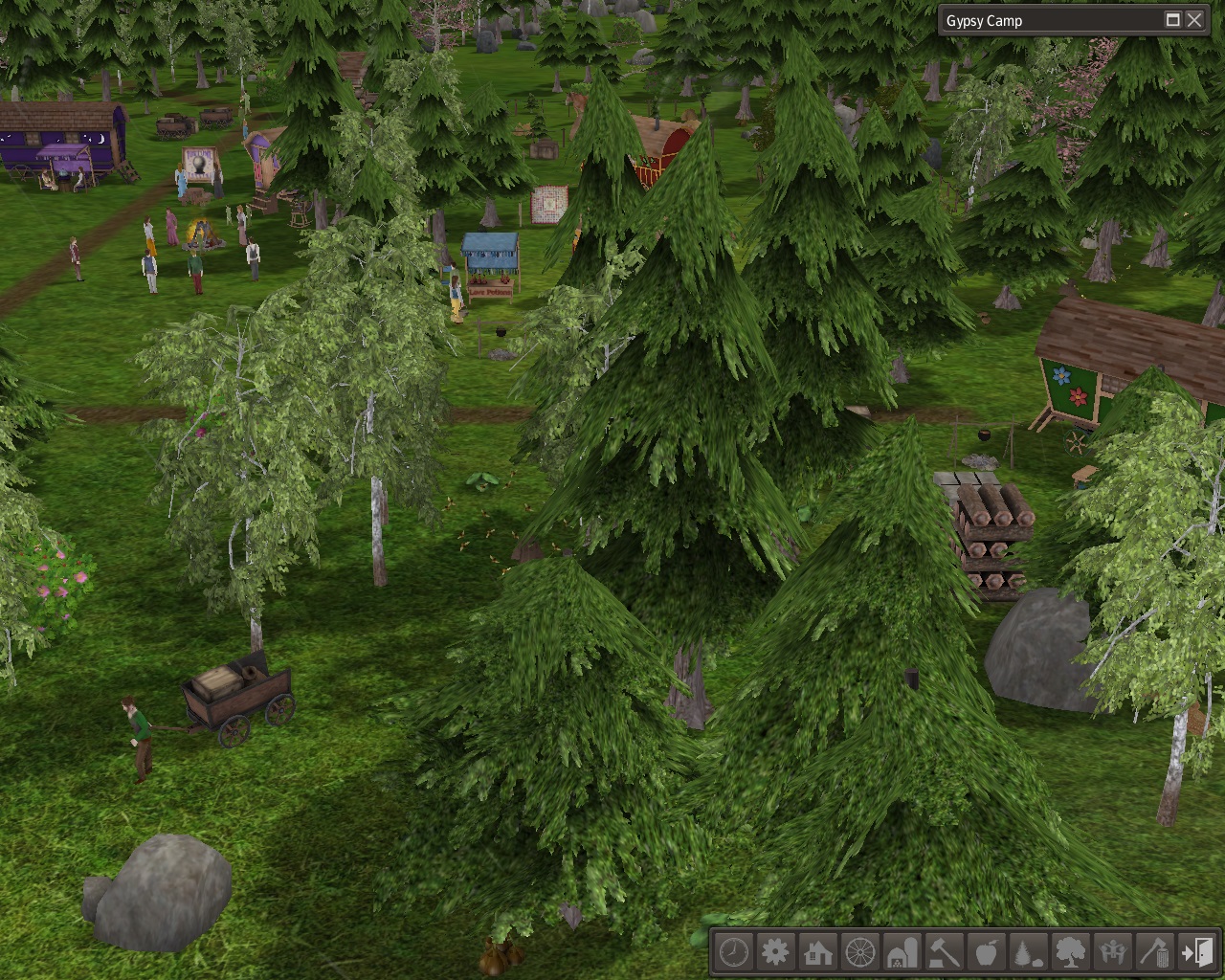The height and width of the screenshot is (980, 1225).
Task: Select the house building menu
Action: [818, 952]
